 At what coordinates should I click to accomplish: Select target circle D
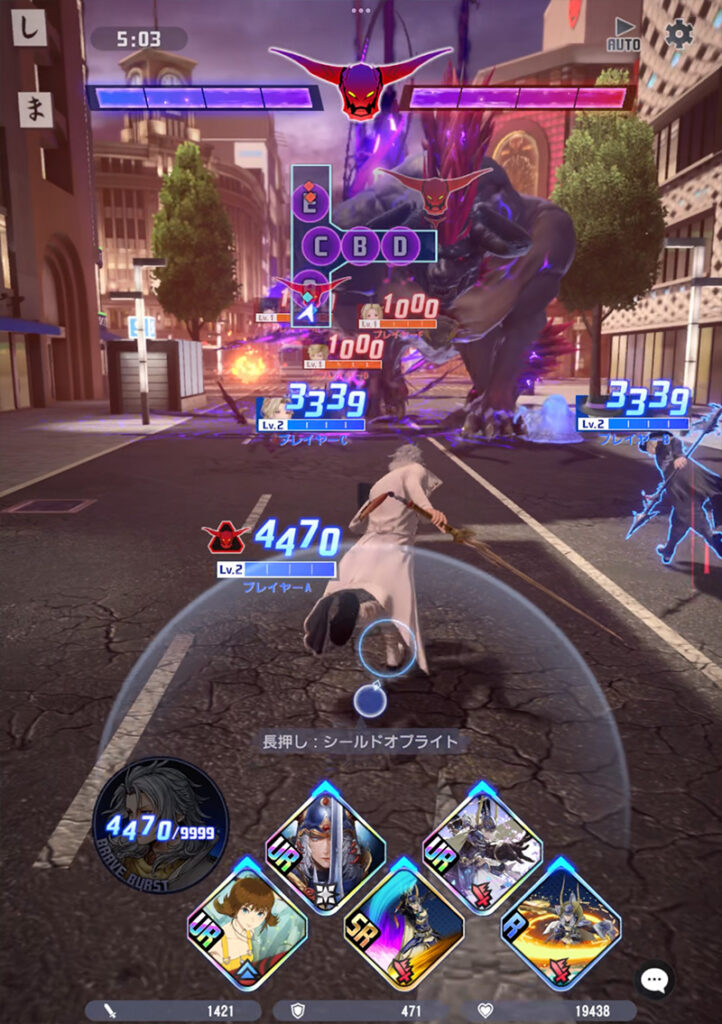(x=400, y=246)
